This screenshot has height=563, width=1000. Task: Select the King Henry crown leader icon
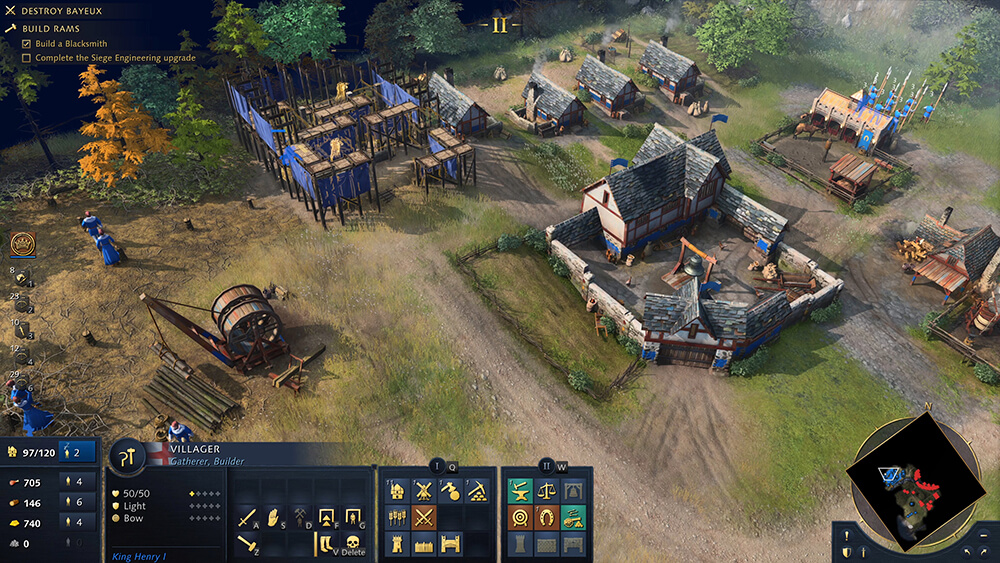coord(22,242)
